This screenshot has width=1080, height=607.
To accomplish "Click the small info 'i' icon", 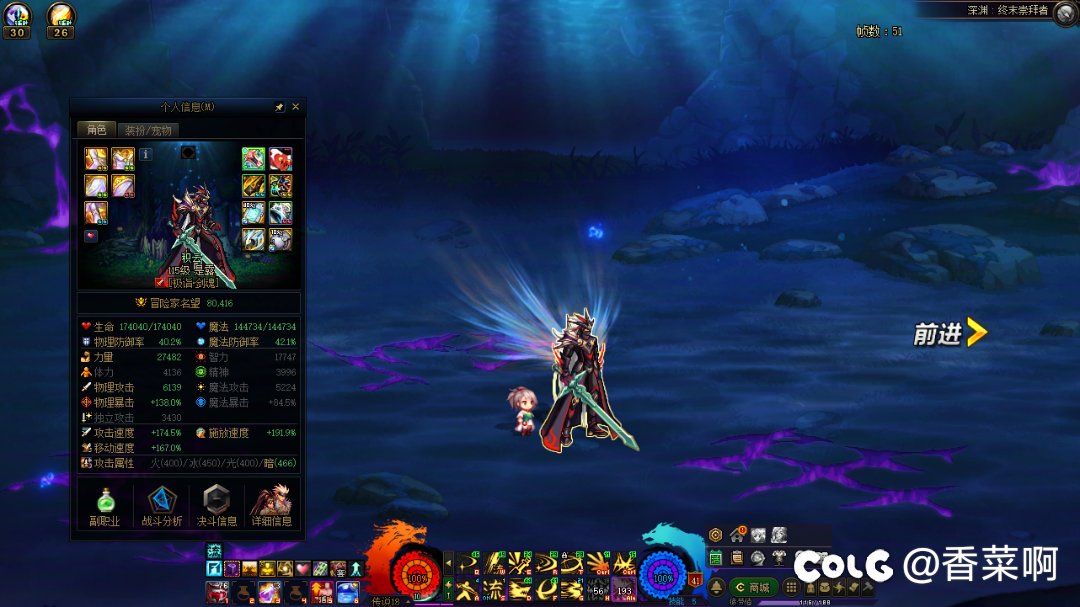I will click(x=145, y=155).
